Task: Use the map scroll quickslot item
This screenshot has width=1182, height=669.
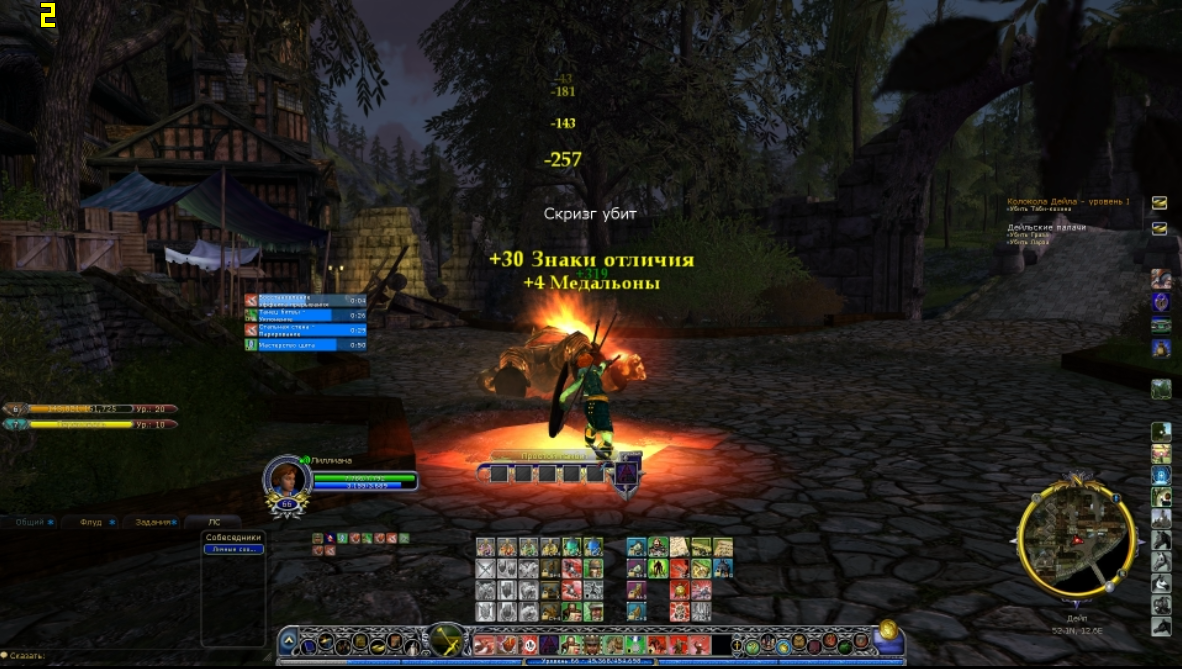Action: coord(679,547)
